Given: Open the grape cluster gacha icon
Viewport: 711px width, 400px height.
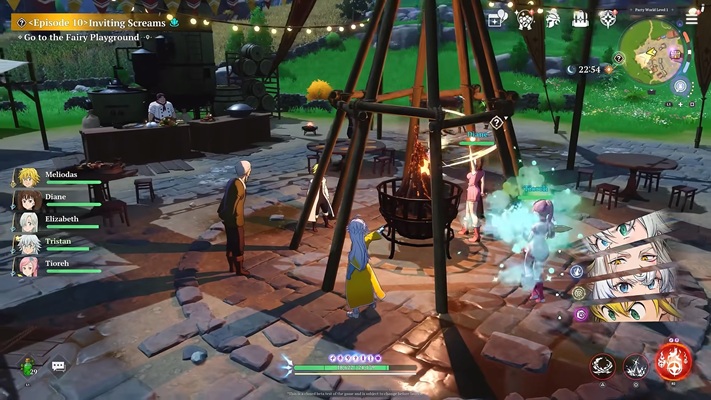Looking at the screenshot, I should (525, 18).
